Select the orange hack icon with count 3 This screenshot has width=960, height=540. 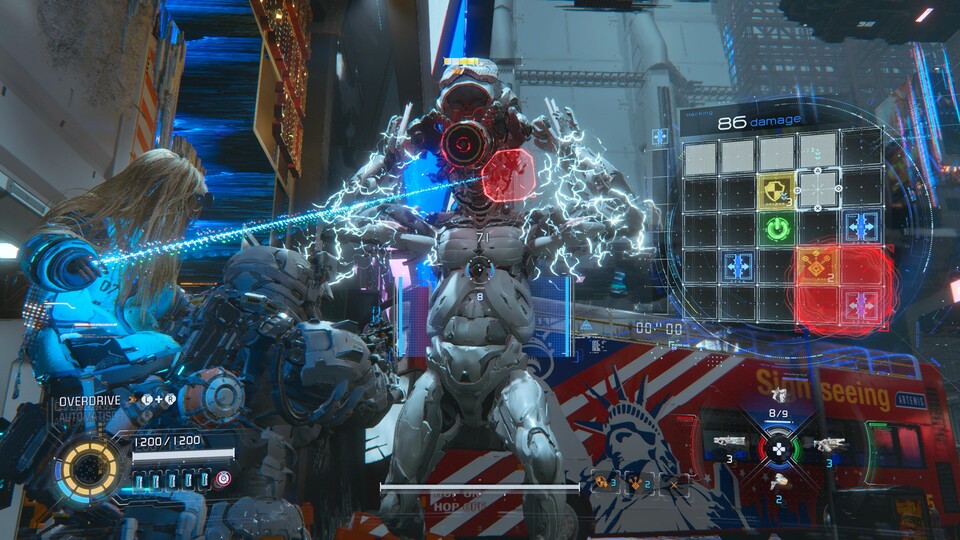tap(603, 483)
